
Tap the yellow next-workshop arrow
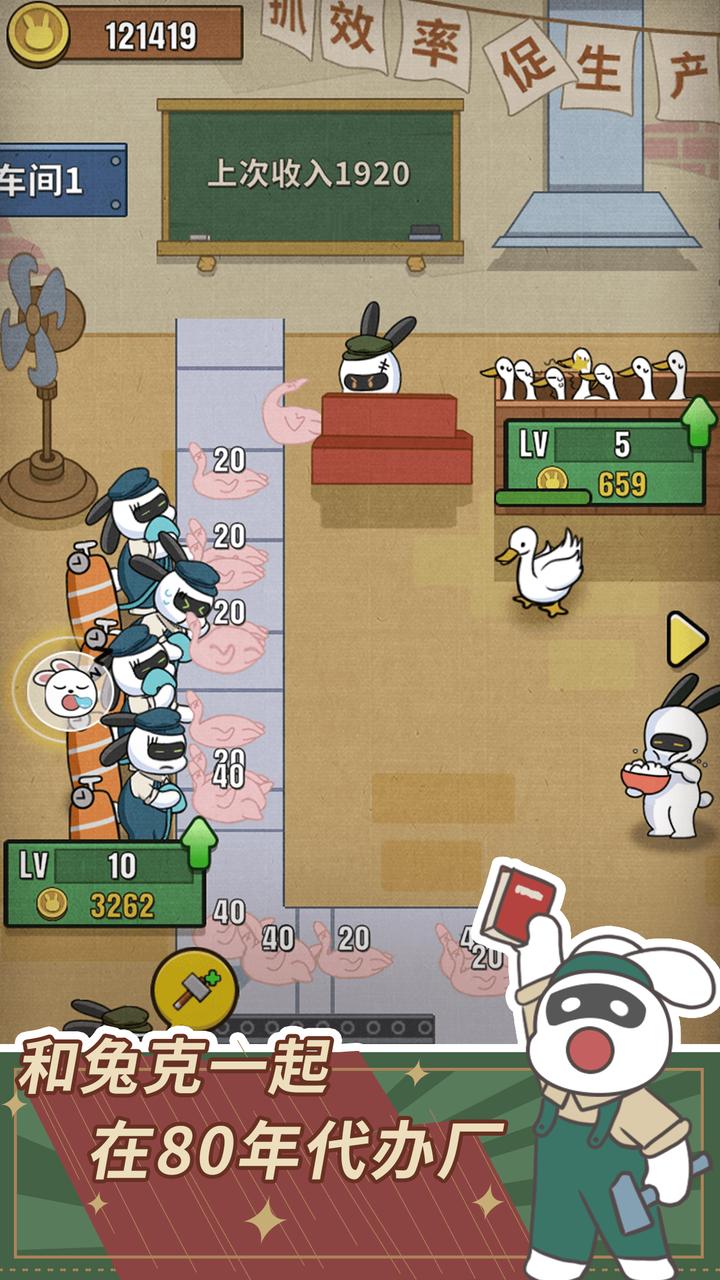click(687, 640)
